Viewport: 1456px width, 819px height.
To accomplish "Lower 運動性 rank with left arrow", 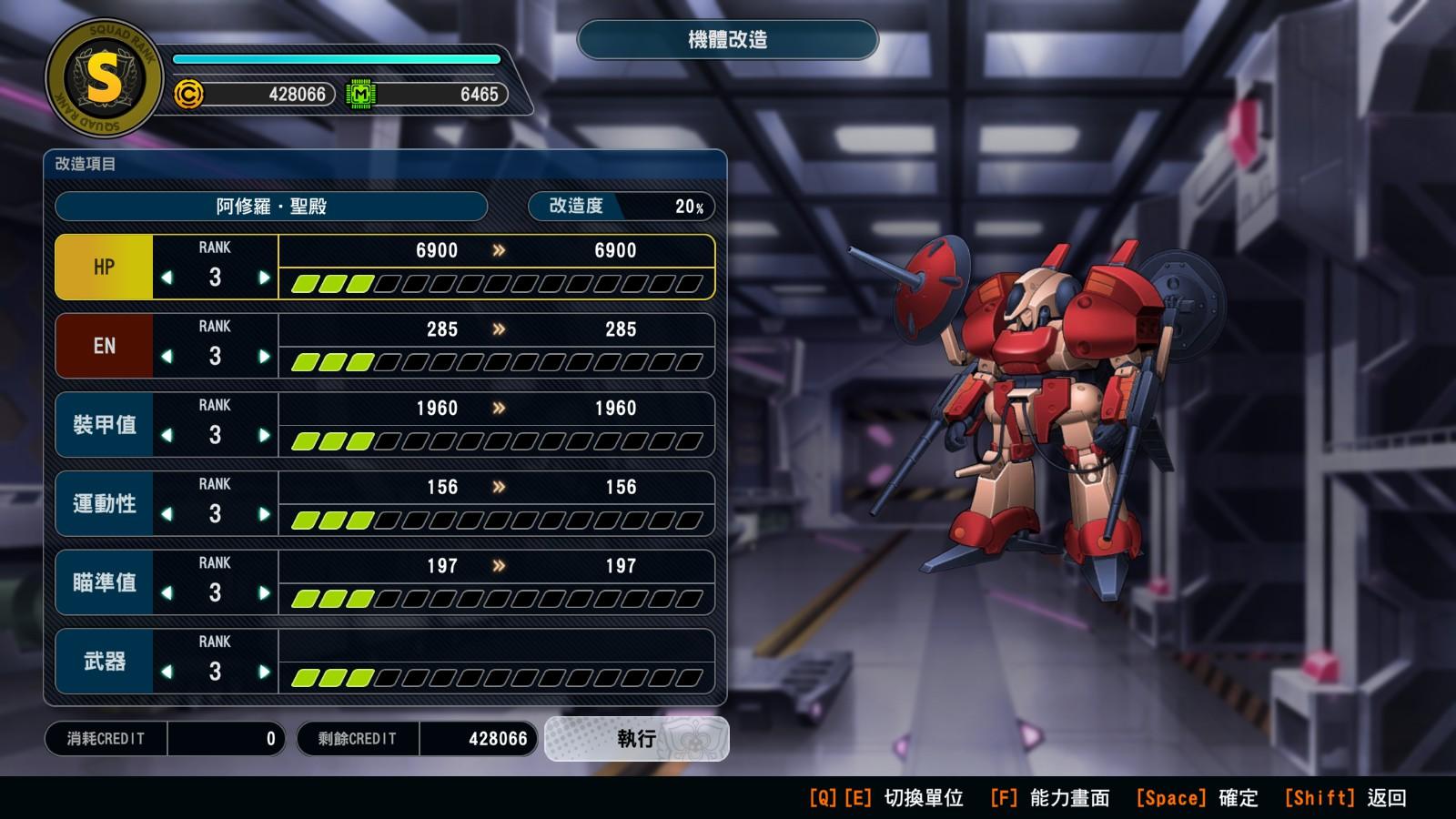I will tap(167, 514).
